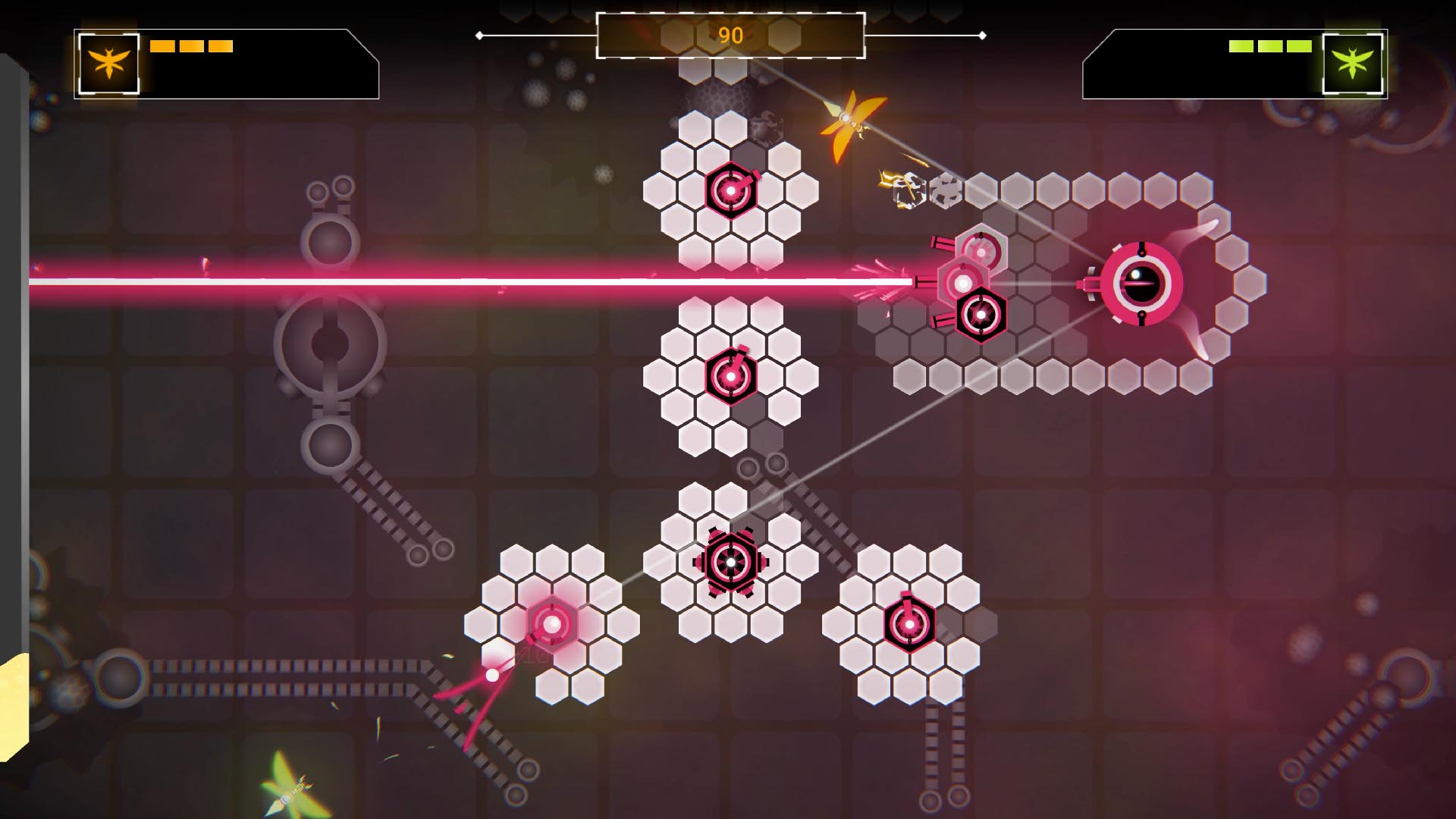The image size is (1456, 819).
Task: Toggle the first orange energy bar segment
Action: click(x=162, y=45)
